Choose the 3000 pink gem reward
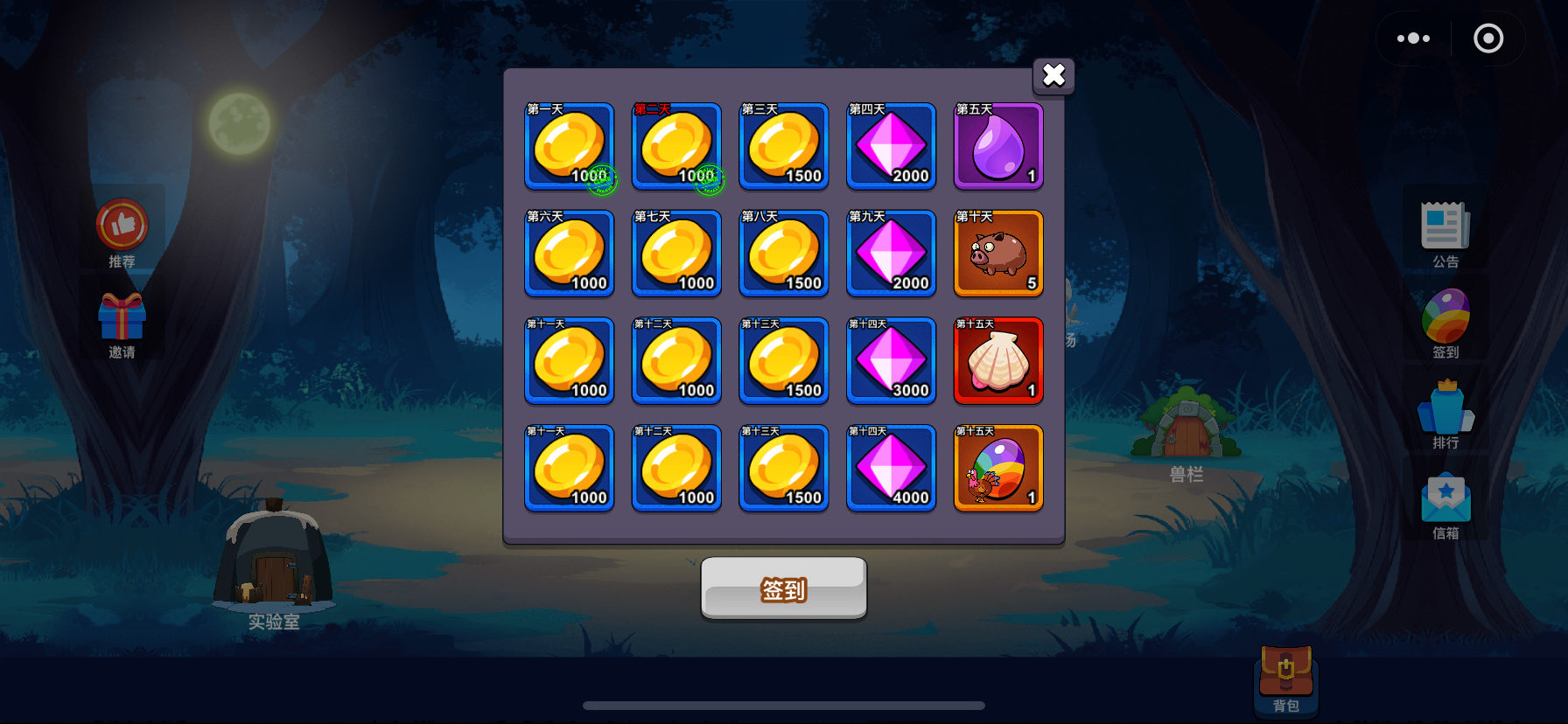The image size is (1568, 724). tap(891, 361)
